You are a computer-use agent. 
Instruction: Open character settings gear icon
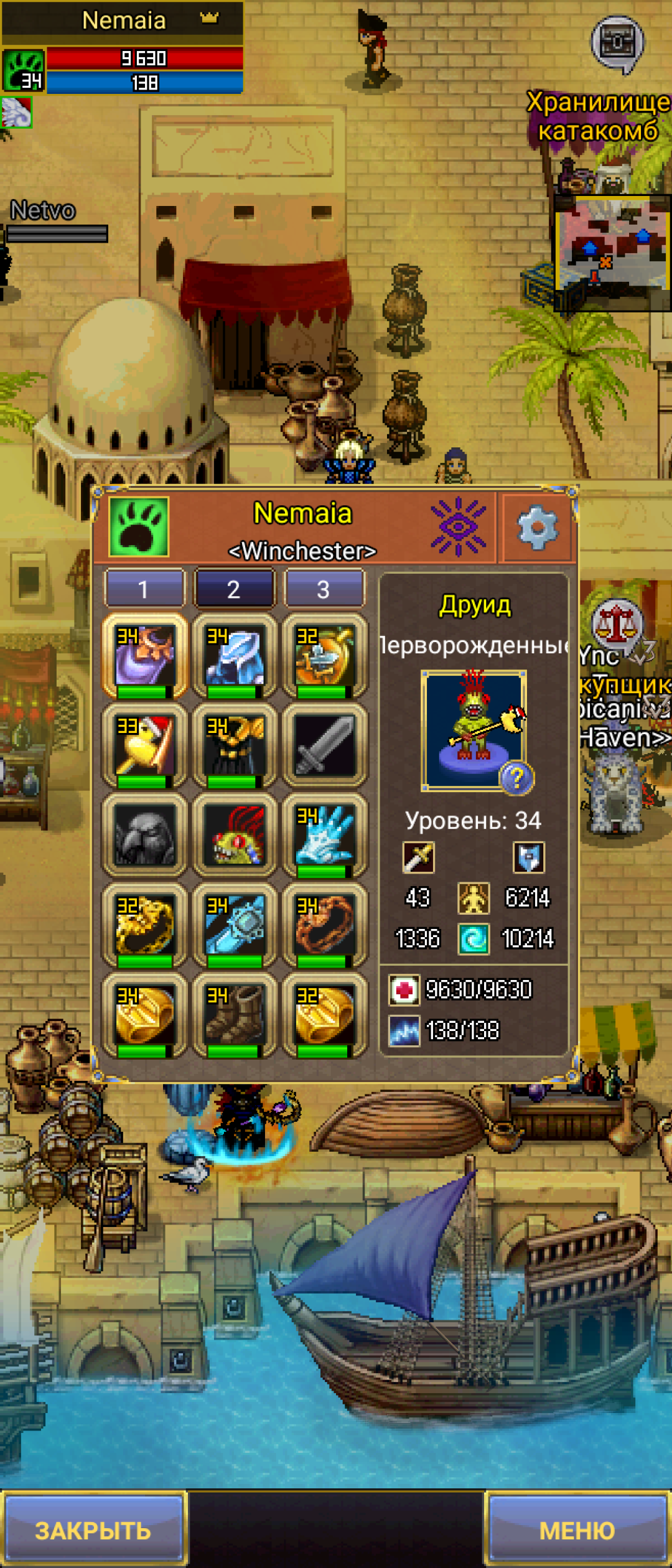click(537, 528)
